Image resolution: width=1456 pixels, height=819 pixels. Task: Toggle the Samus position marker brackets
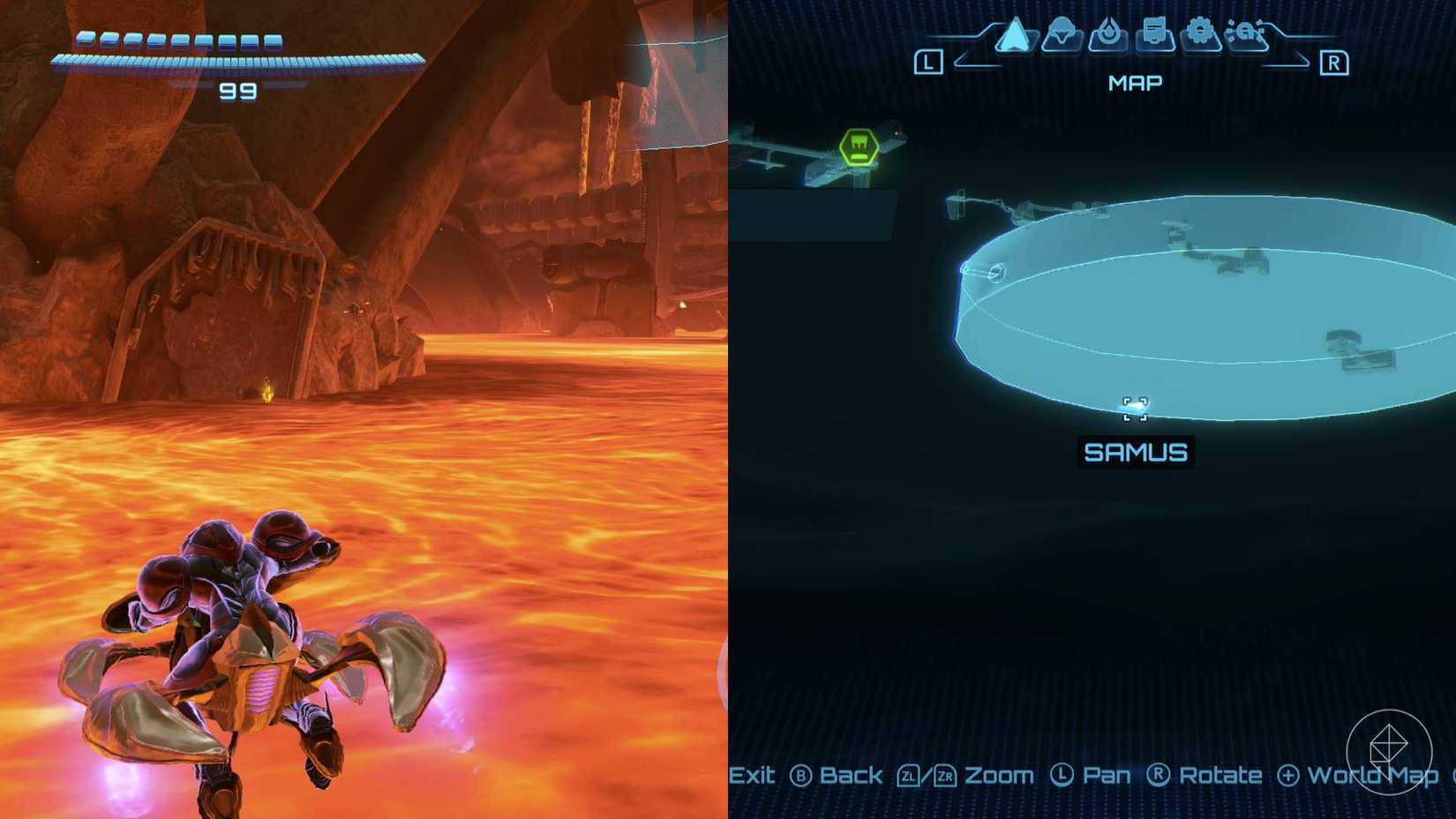1137,408
